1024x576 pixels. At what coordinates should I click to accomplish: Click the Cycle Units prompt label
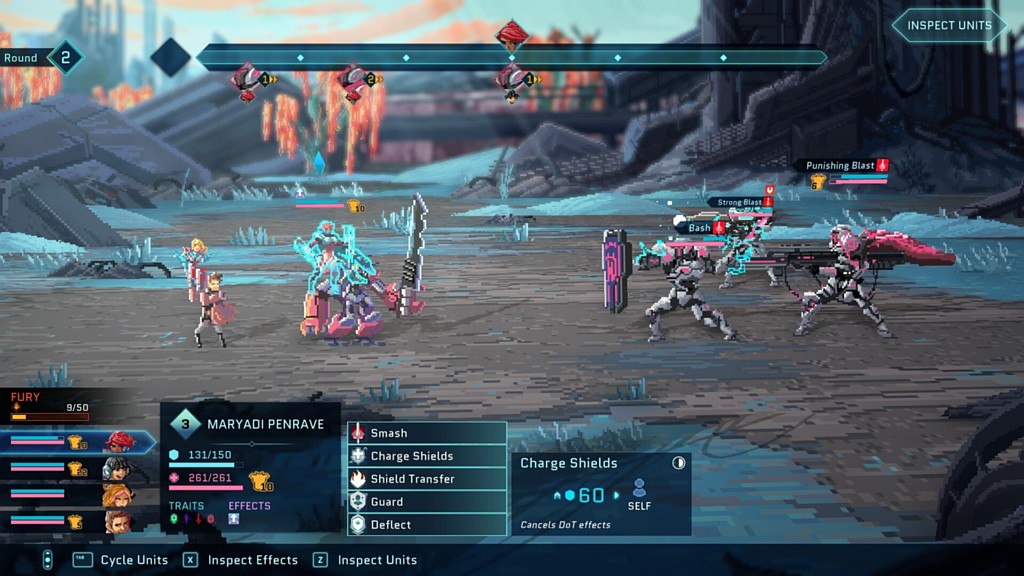134,560
